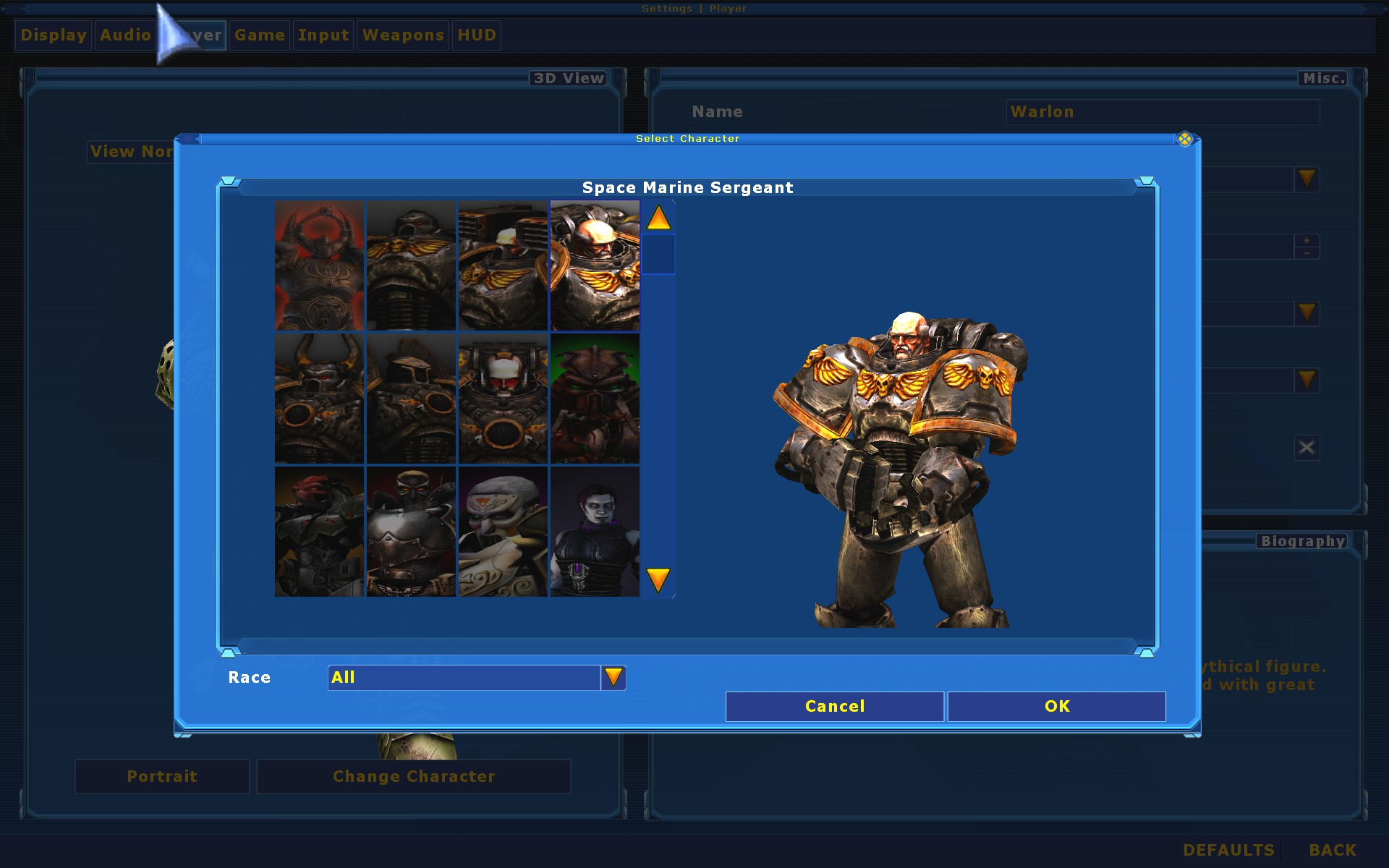Open the Race dropdown set to All
The image size is (1389, 868).
[613, 677]
